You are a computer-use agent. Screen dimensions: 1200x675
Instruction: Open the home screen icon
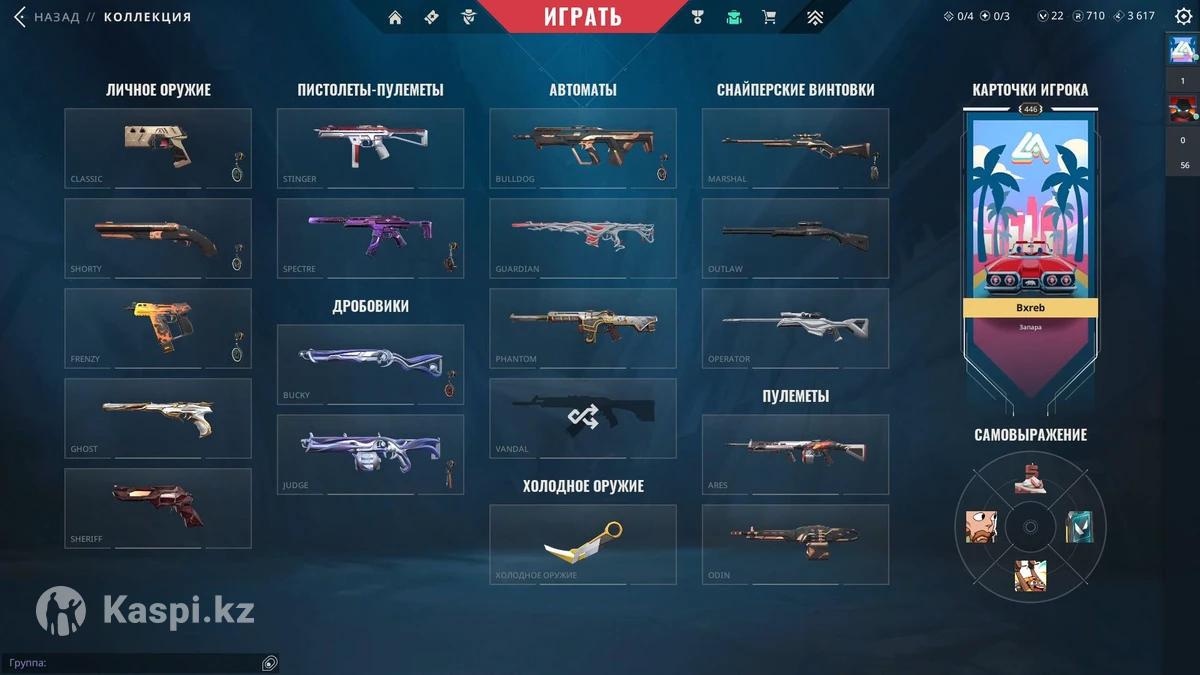[x=395, y=17]
